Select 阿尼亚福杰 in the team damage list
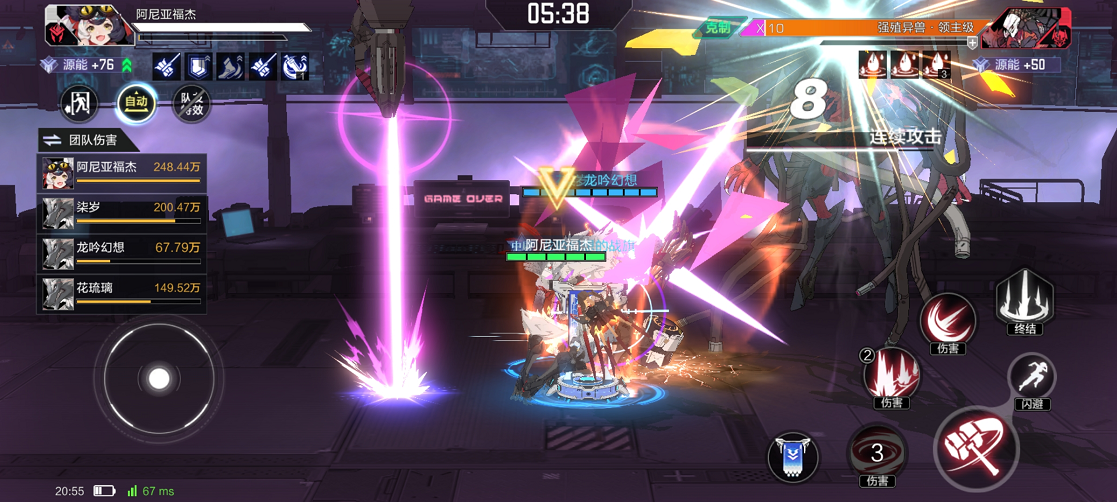This screenshot has width=1117, height=502. click(121, 172)
